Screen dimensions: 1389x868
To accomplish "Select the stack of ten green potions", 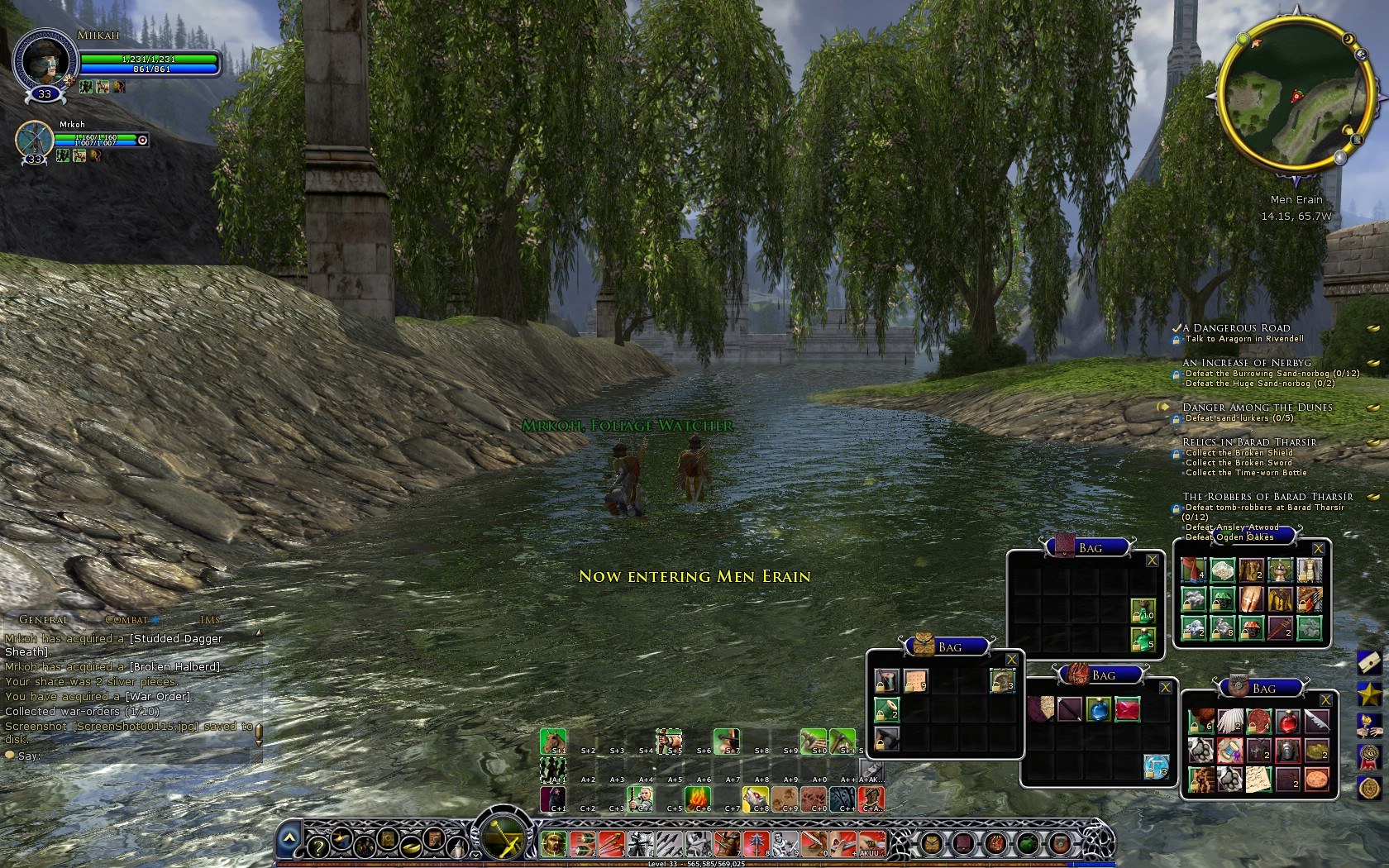I will tap(1143, 611).
